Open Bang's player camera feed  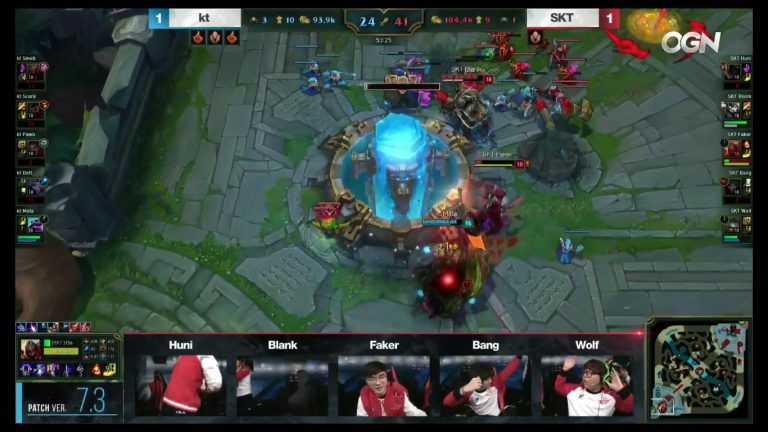click(486, 385)
